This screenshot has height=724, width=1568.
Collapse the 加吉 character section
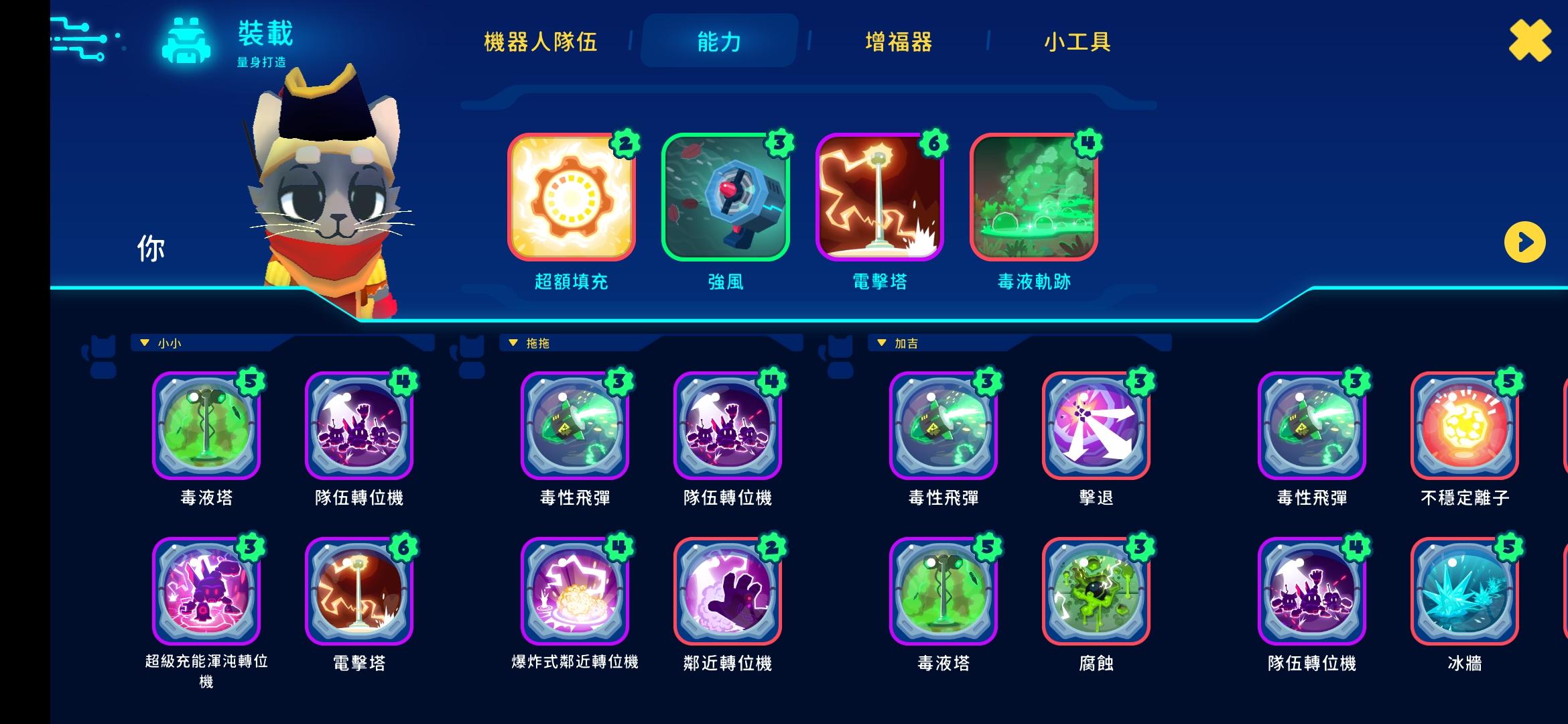click(883, 342)
